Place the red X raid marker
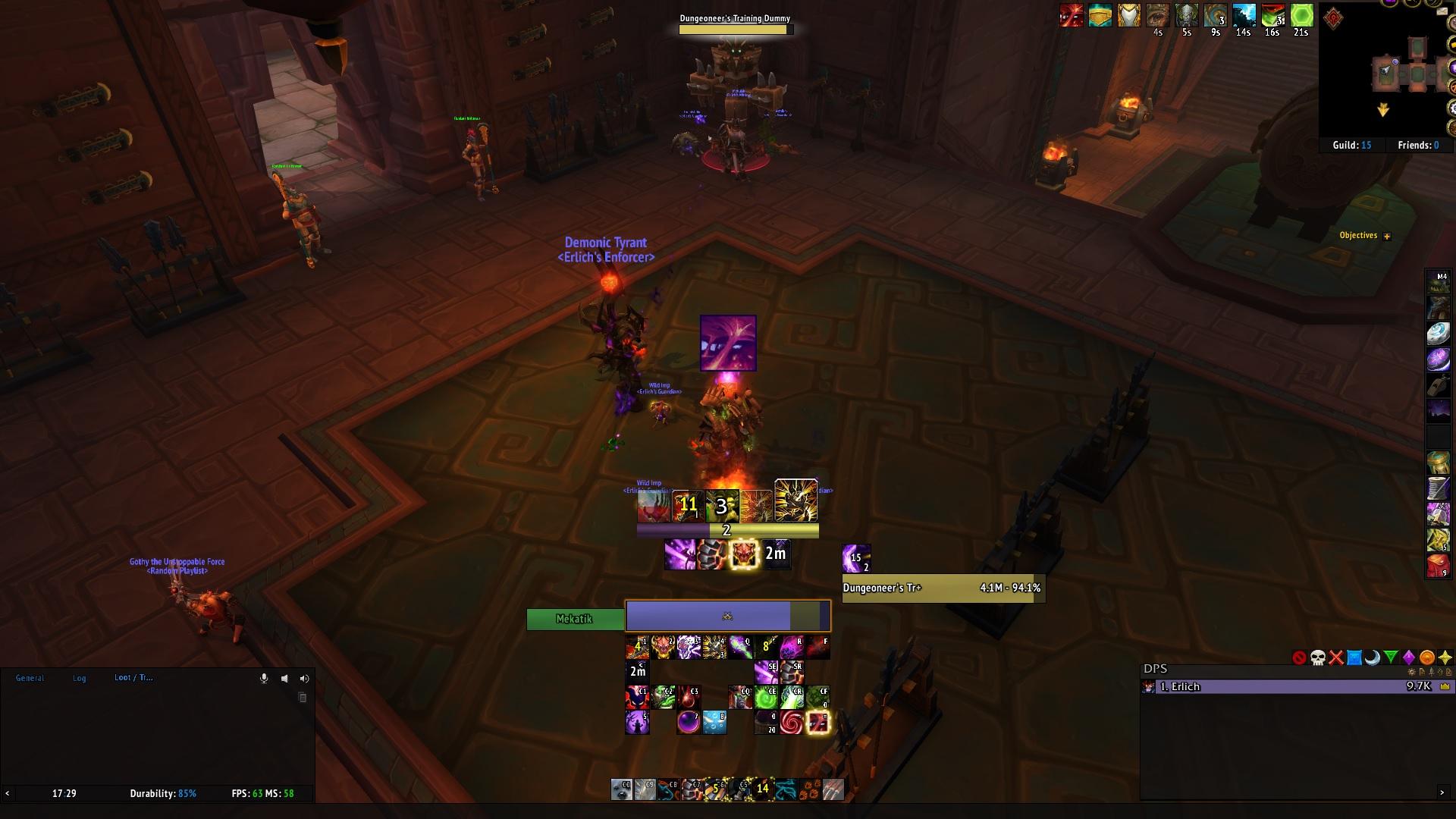Image resolution: width=1456 pixels, height=819 pixels. (x=1336, y=657)
